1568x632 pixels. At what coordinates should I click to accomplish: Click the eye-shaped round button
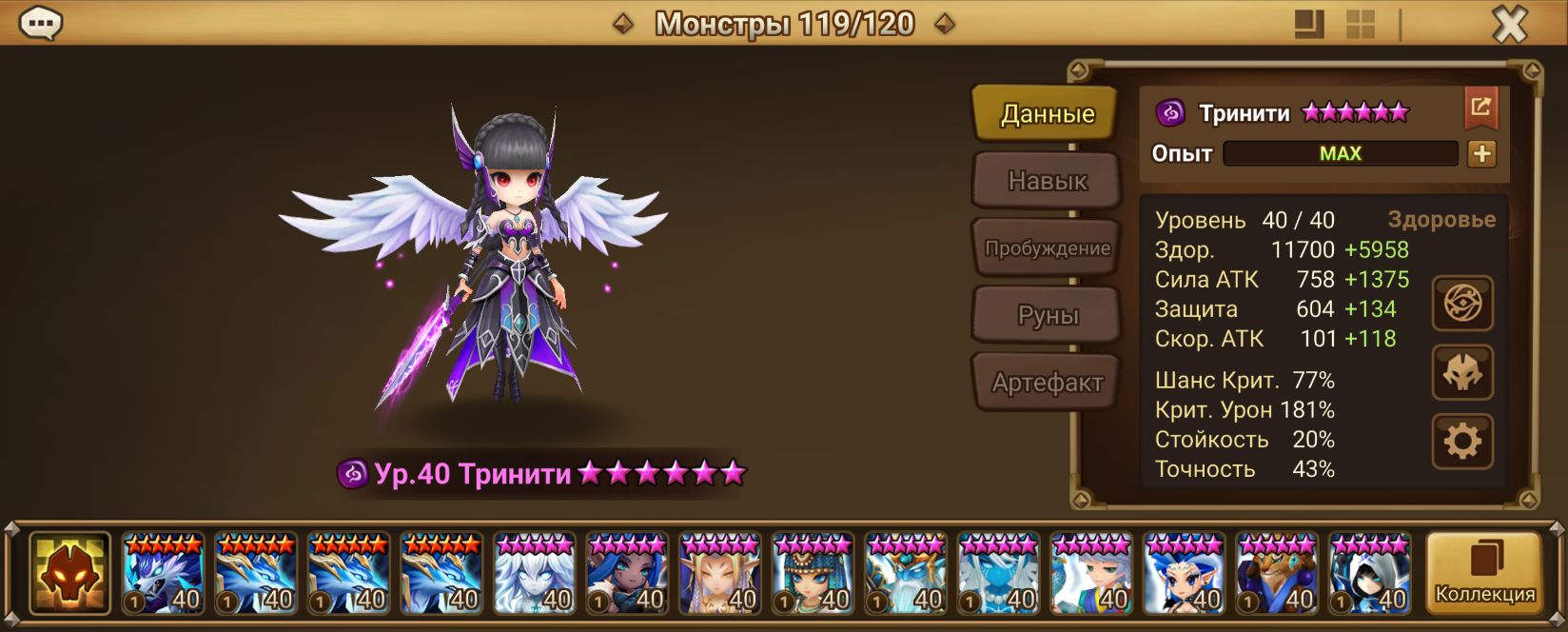point(1462,304)
